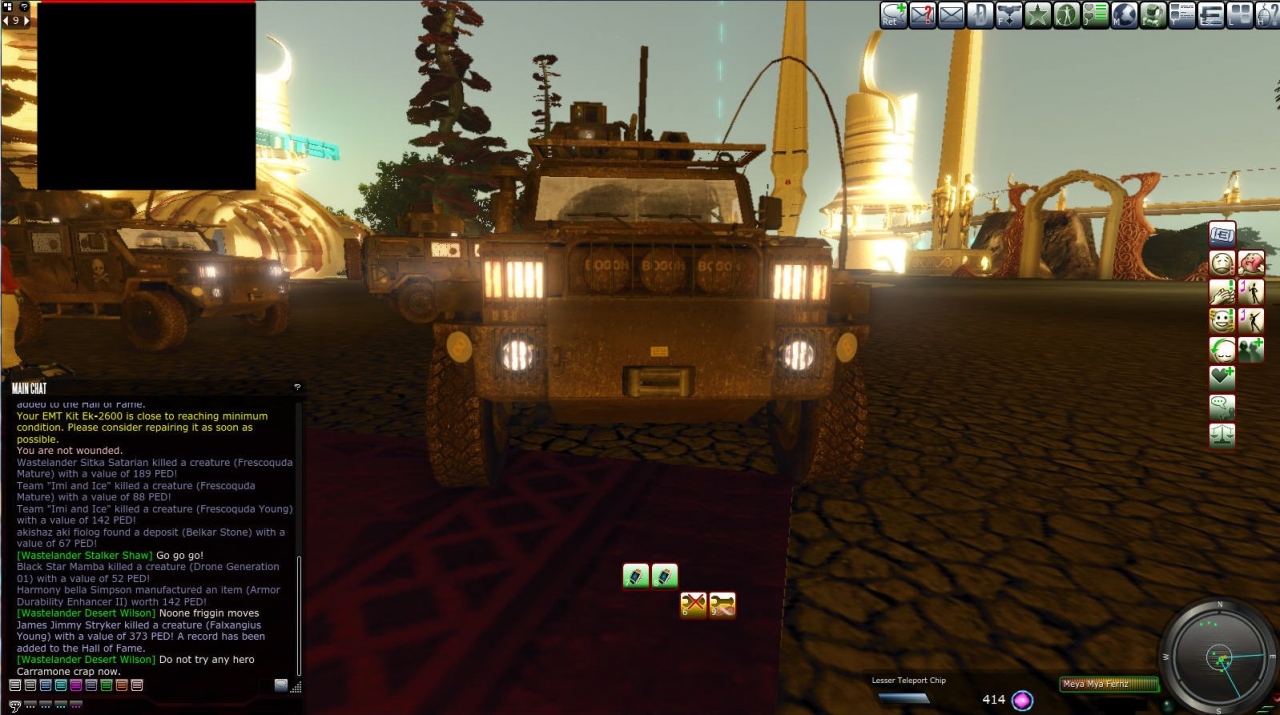Trigger the clapping hands emote
Image resolution: width=1280 pixels, height=715 pixels.
[1222, 292]
